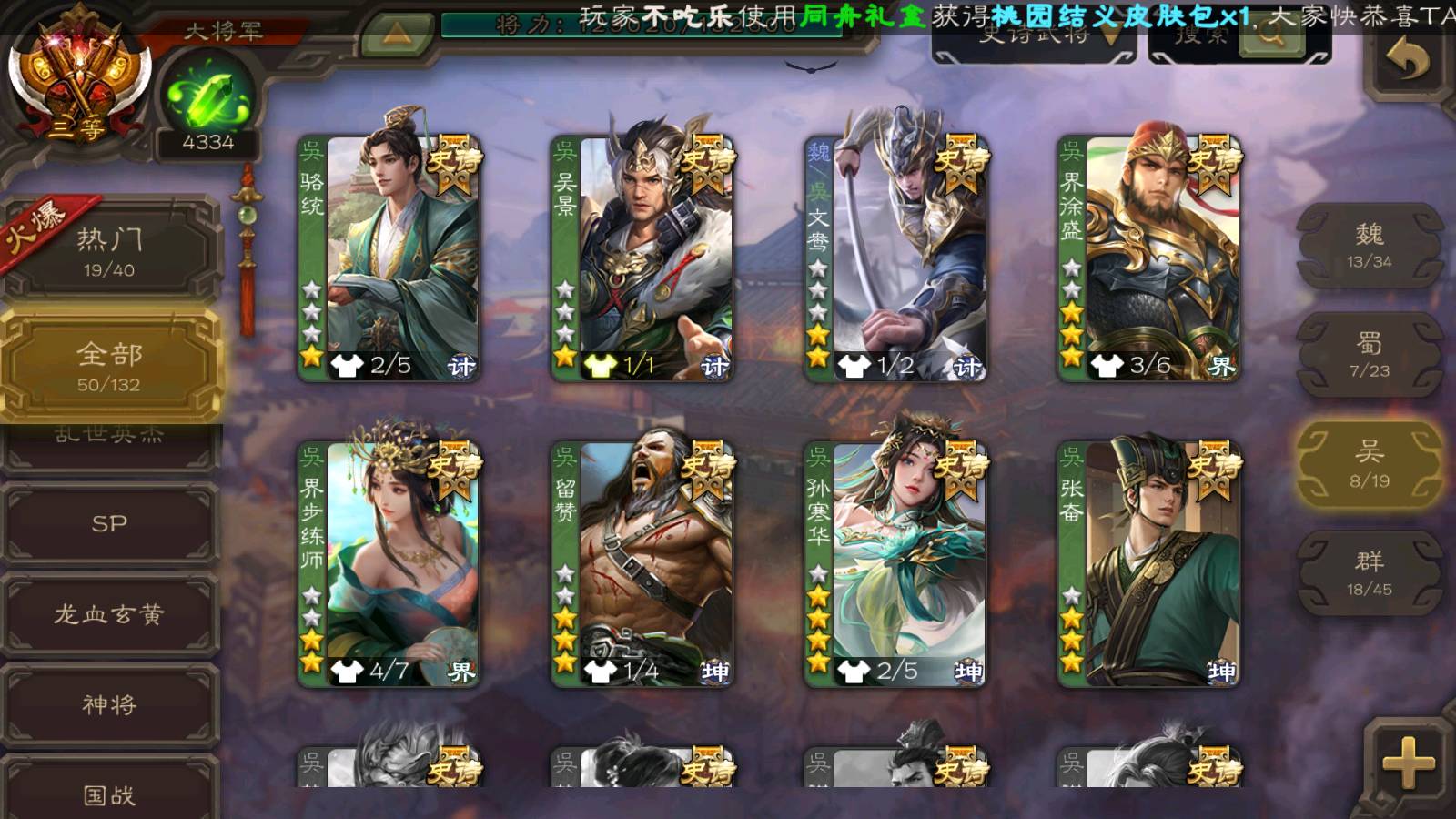Select the 全部 category tab
The image size is (1456, 819).
[109, 366]
